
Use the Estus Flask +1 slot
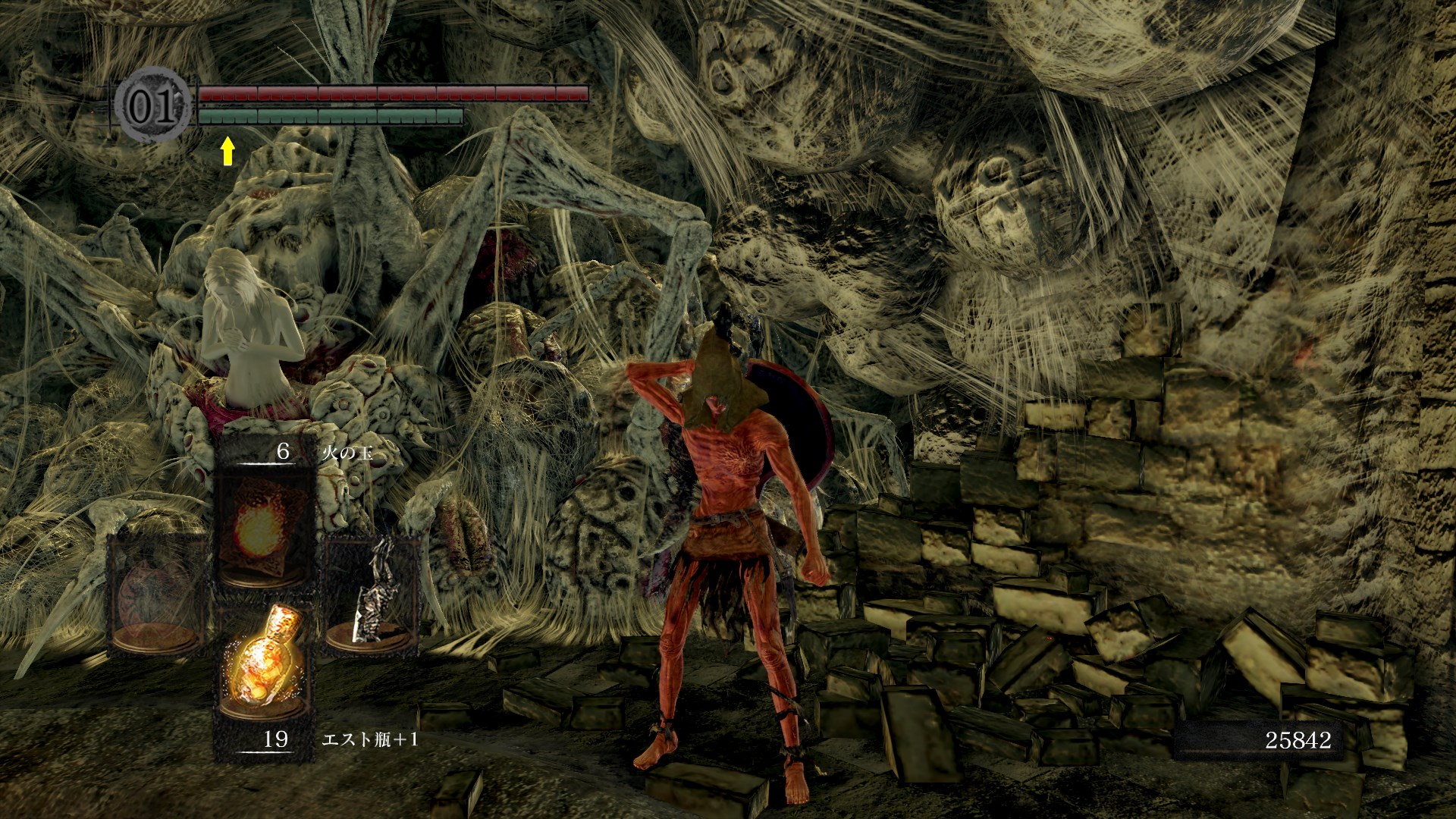(x=265, y=665)
